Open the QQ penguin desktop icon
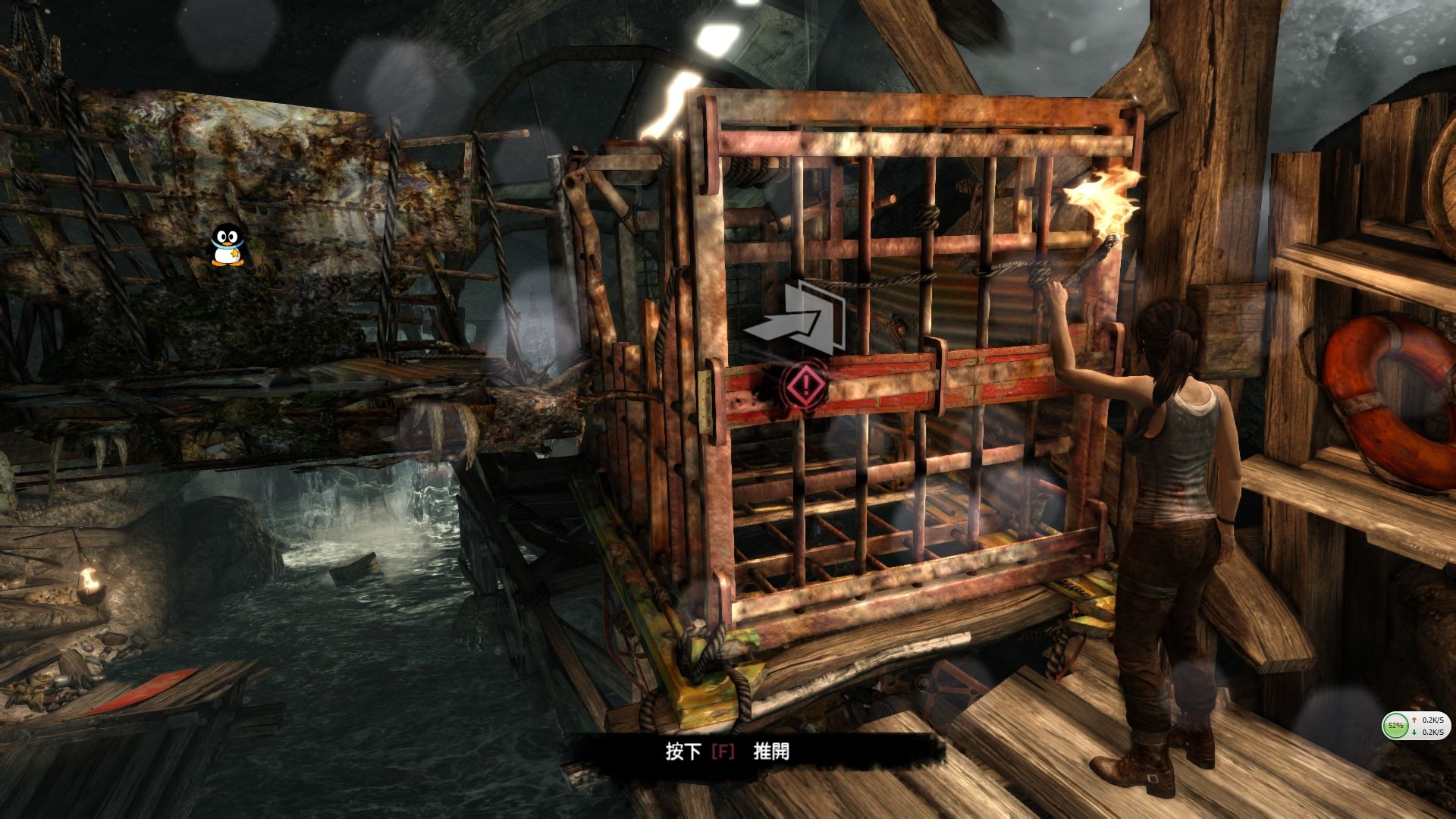The width and height of the screenshot is (1456, 819). pos(227,245)
